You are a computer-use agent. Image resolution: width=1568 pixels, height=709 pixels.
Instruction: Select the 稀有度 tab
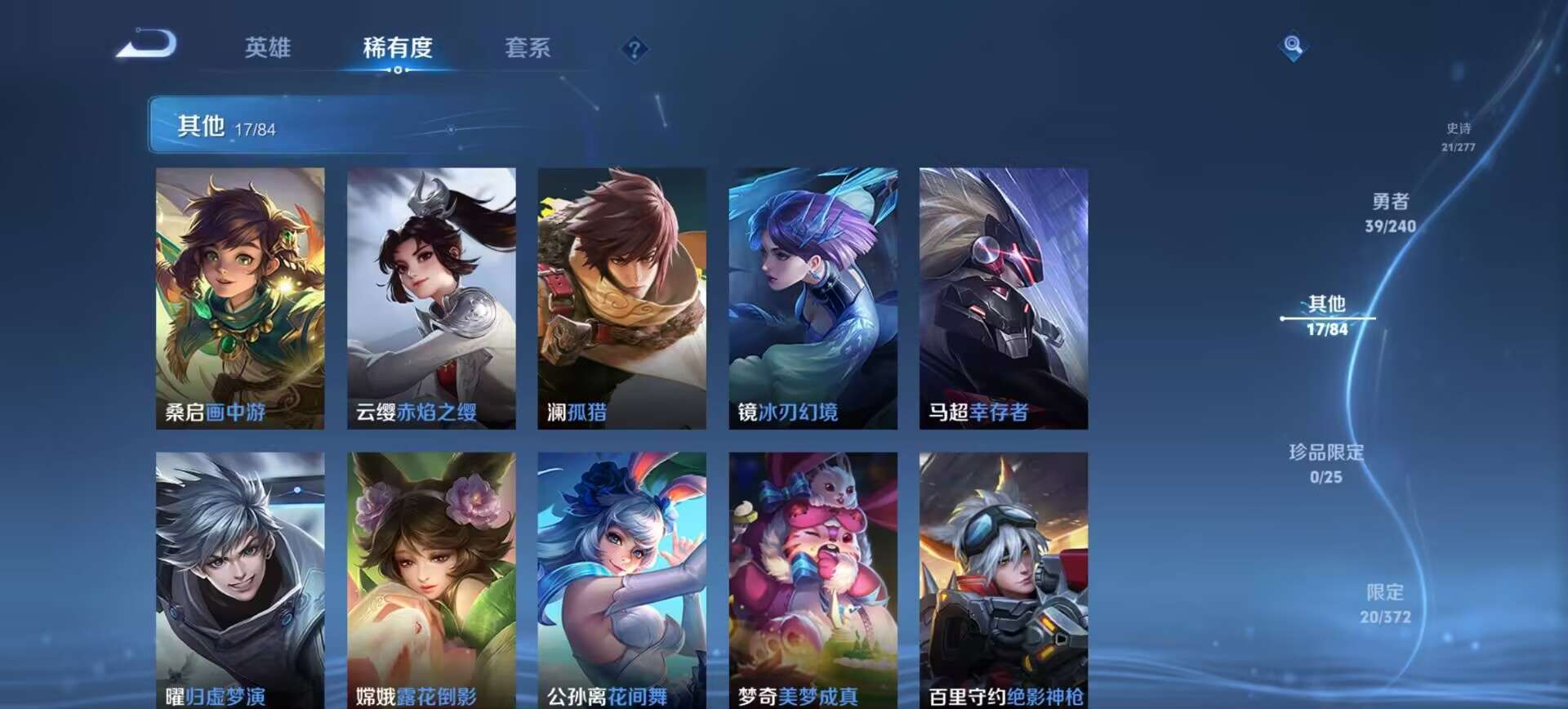[x=398, y=49]
